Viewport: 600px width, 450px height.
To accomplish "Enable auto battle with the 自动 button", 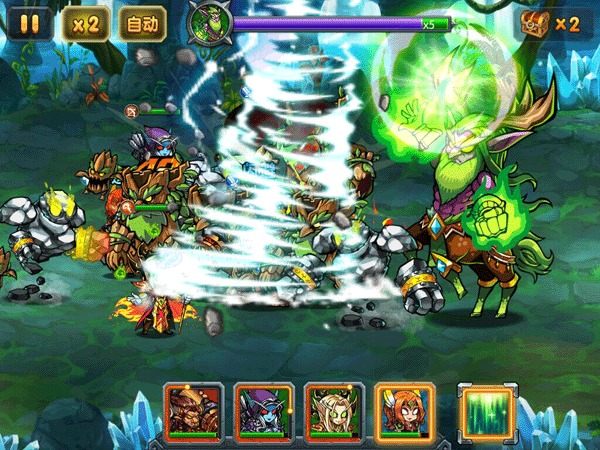I will tap(142, 23).
